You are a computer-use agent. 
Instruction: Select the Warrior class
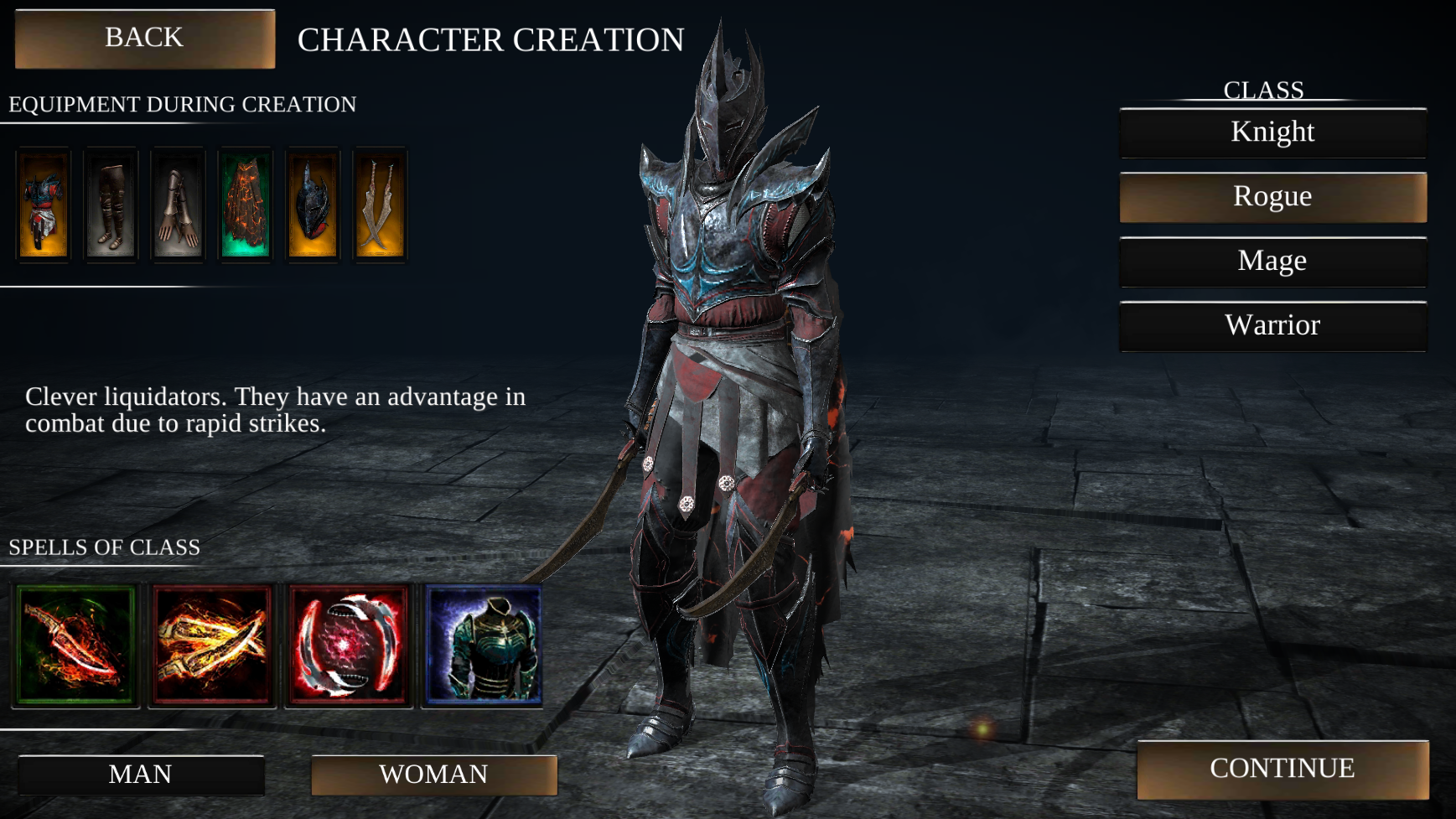click(x=1272, y=327)
